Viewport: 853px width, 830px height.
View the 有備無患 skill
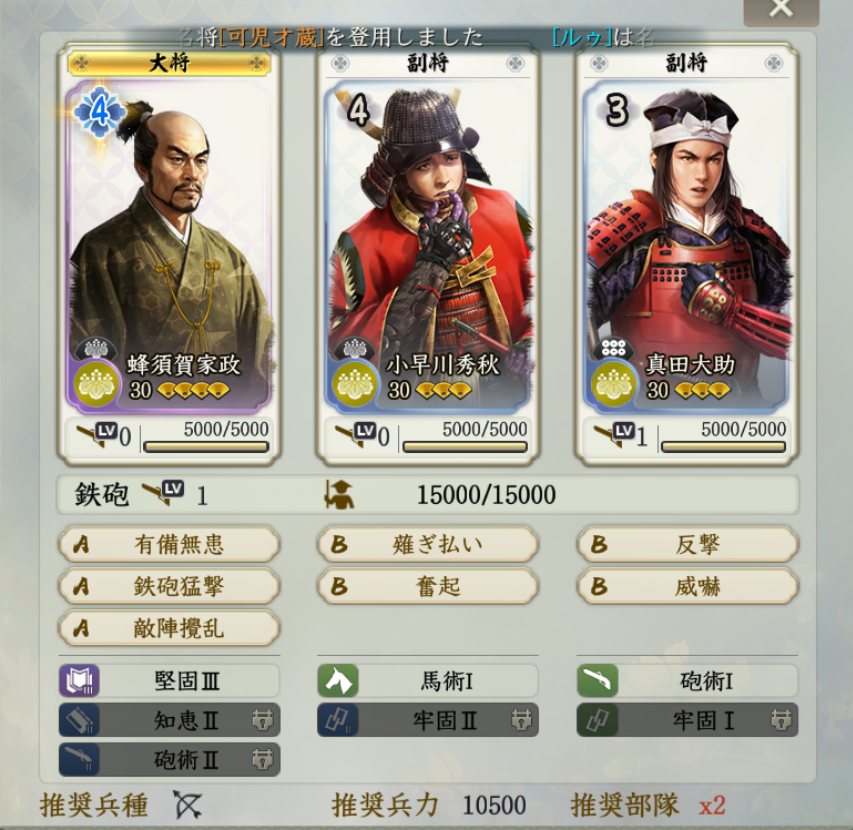169,545
